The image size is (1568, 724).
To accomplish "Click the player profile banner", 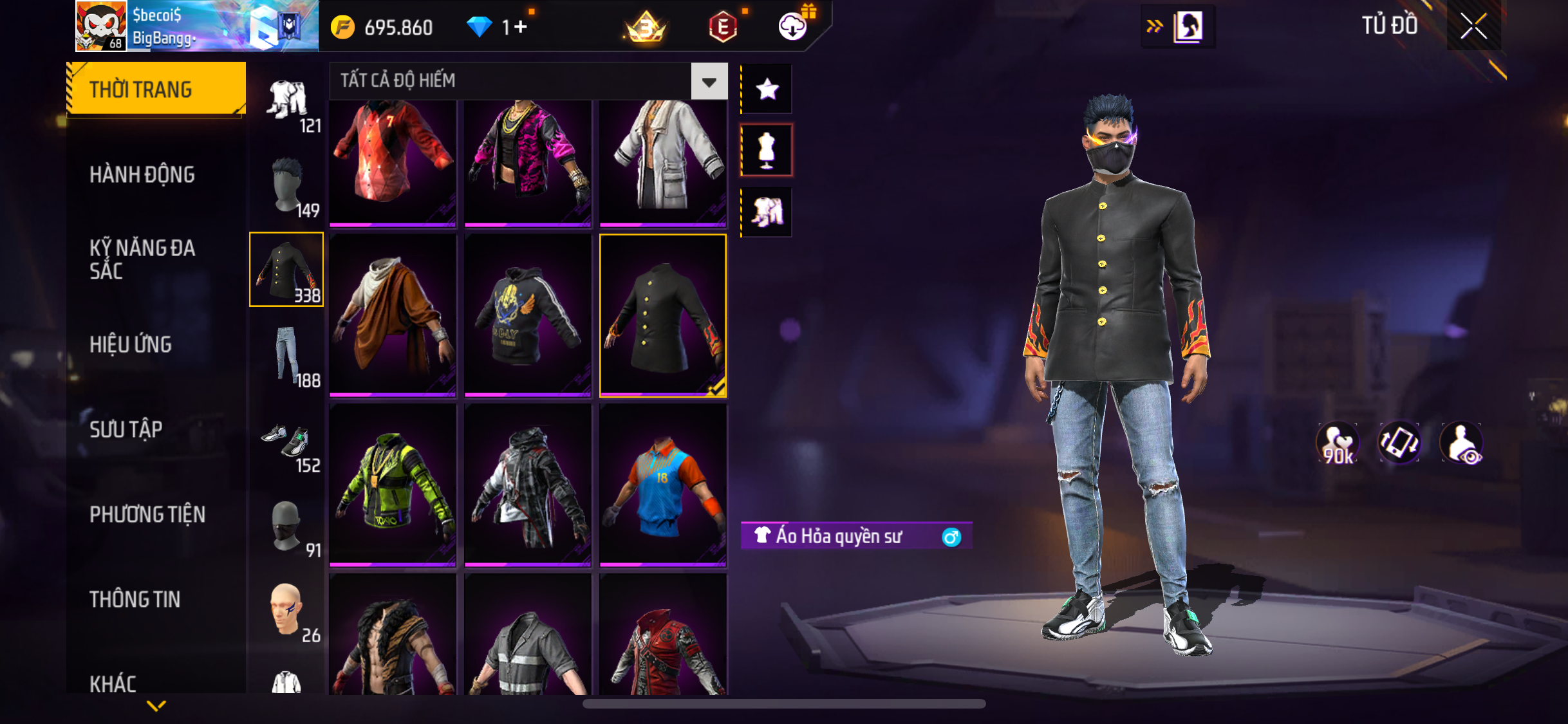I will tap(196, 26).
